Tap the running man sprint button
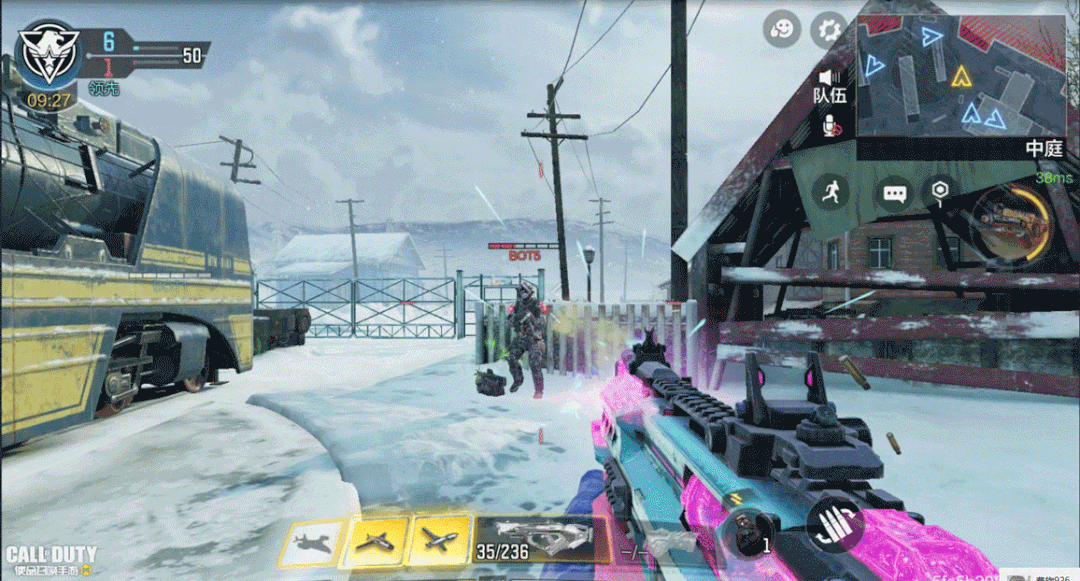The height and width of the screenshot is (581, 1080). click(x=831, y=190)
